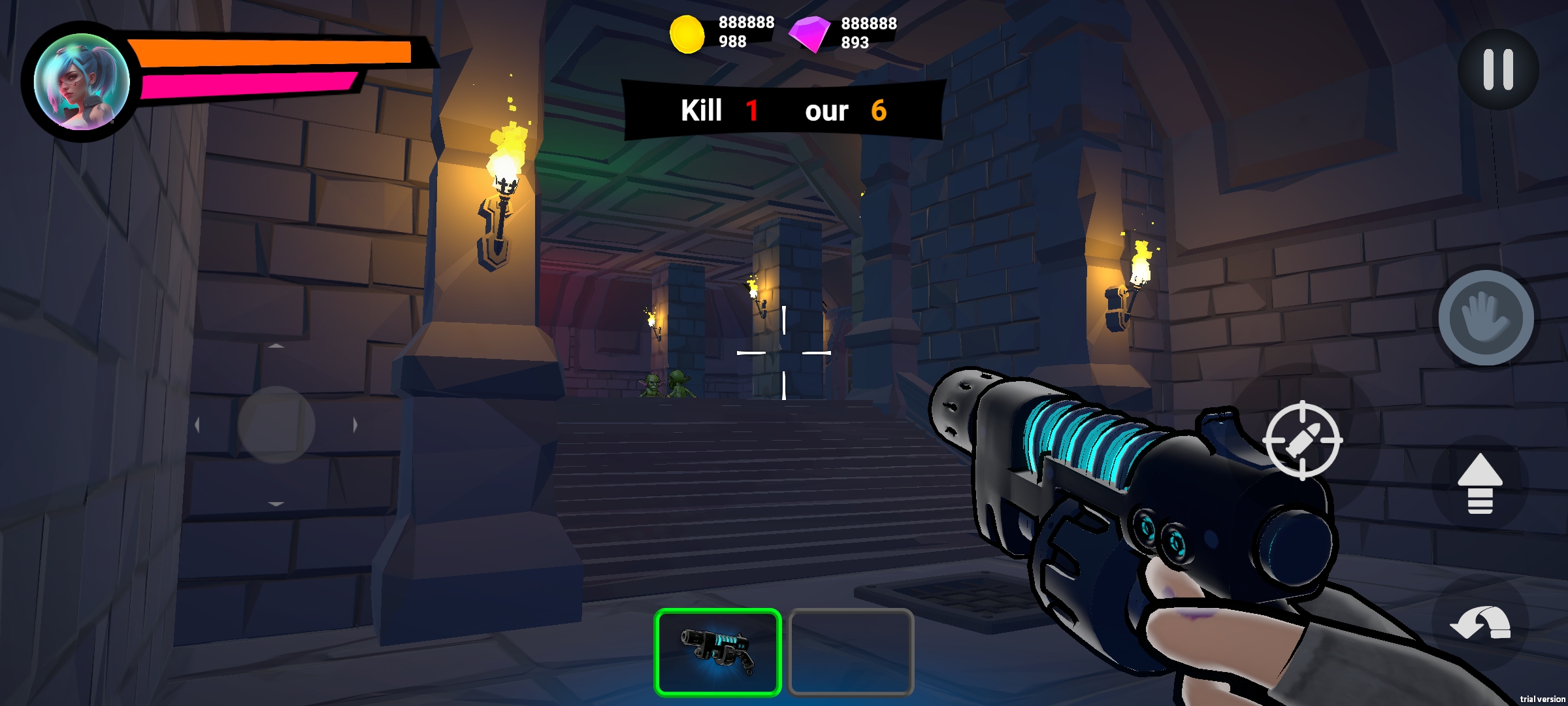This screenshot has height=706, width=1568.
Task: Fire using the crosshair bullet button
Action: click(x=1302, y=441)
